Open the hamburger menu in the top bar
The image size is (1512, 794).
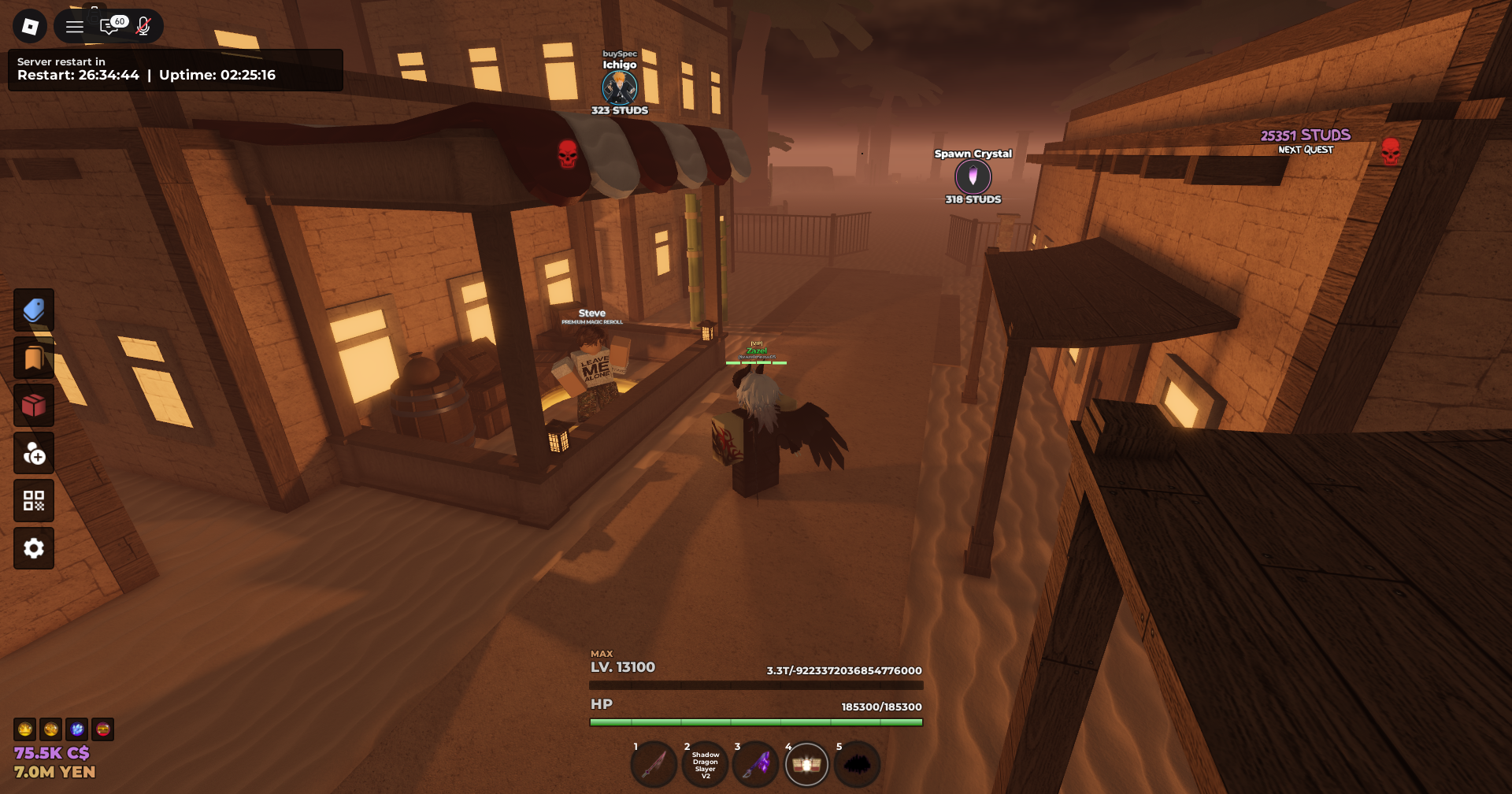(75, 27)
